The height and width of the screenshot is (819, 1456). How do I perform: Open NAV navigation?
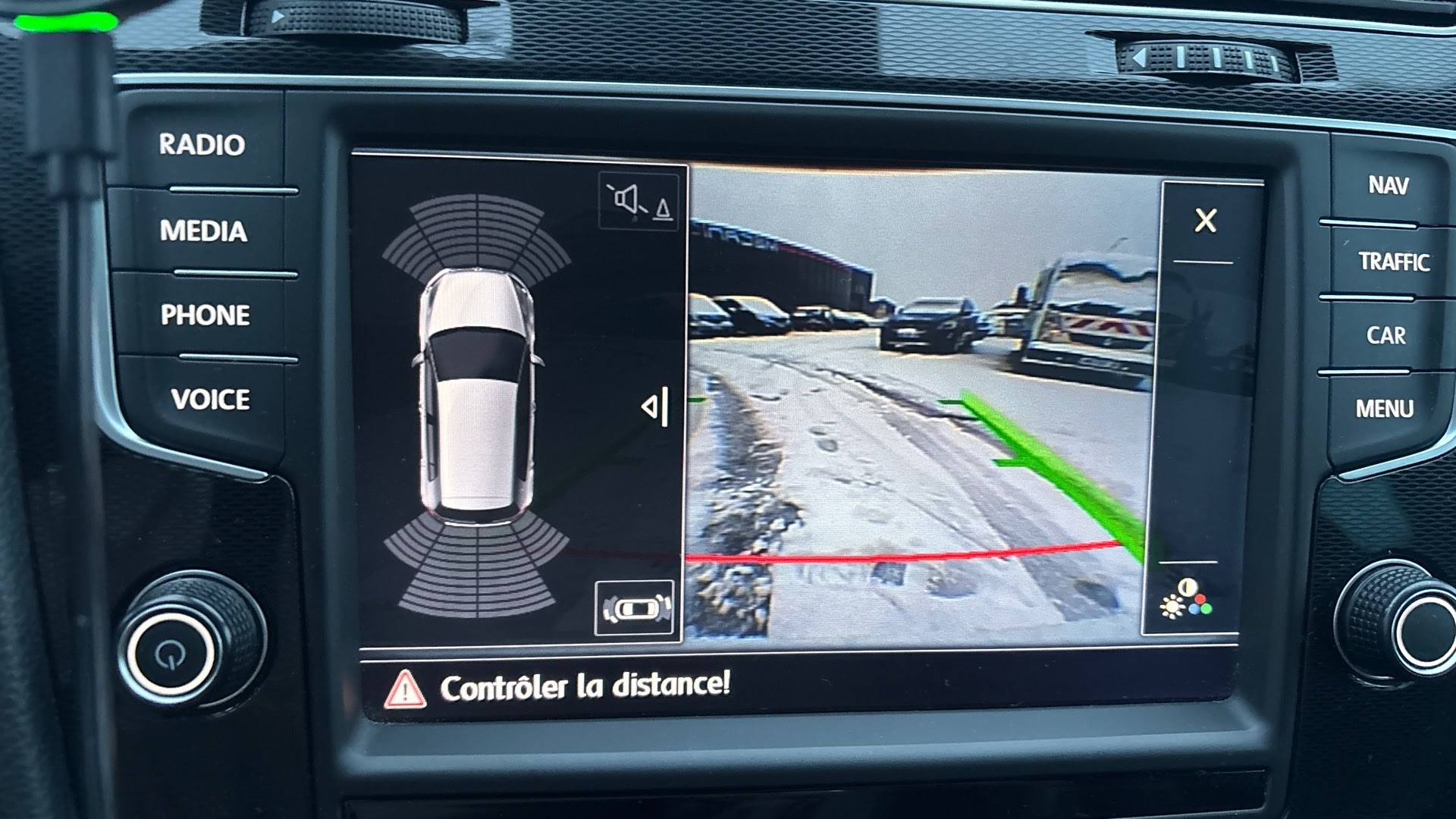pyautogui.click(x=1388, y=185)
